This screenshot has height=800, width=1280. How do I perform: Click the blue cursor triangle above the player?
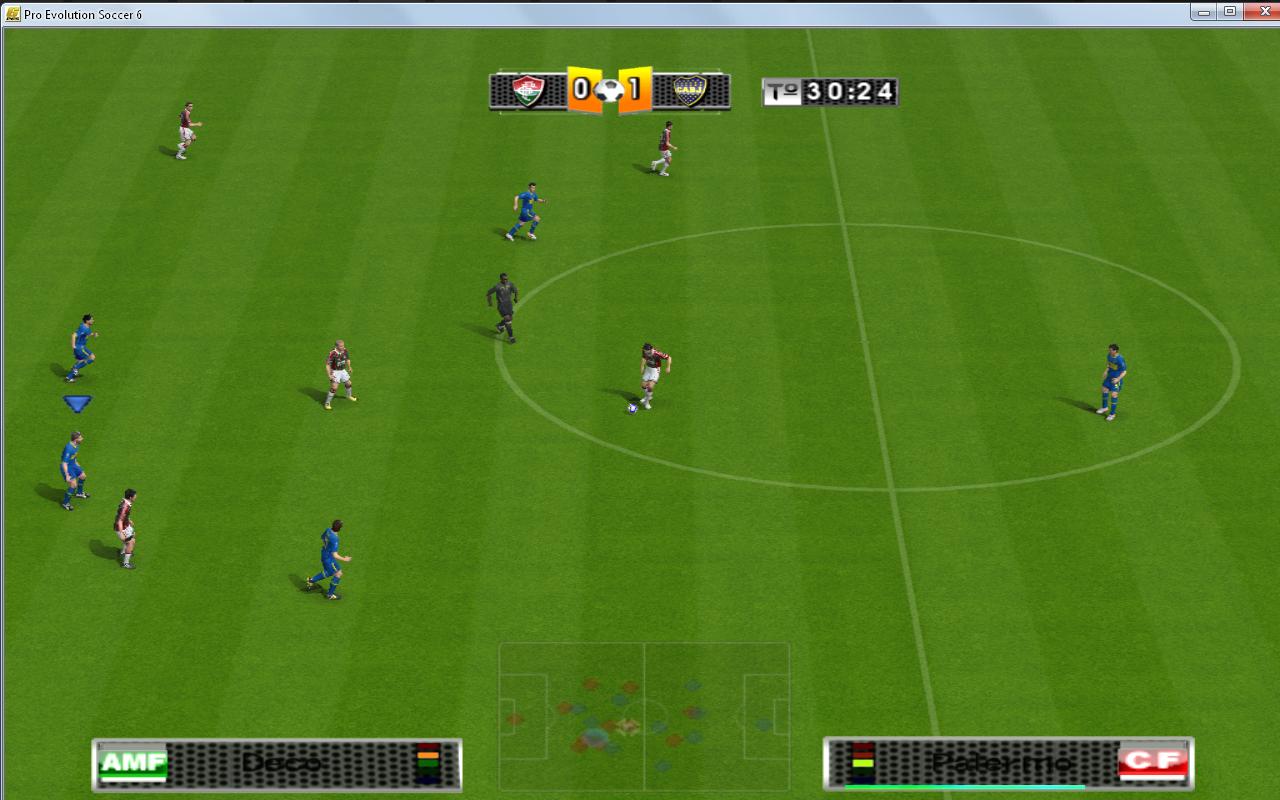[x=78, y=403]
